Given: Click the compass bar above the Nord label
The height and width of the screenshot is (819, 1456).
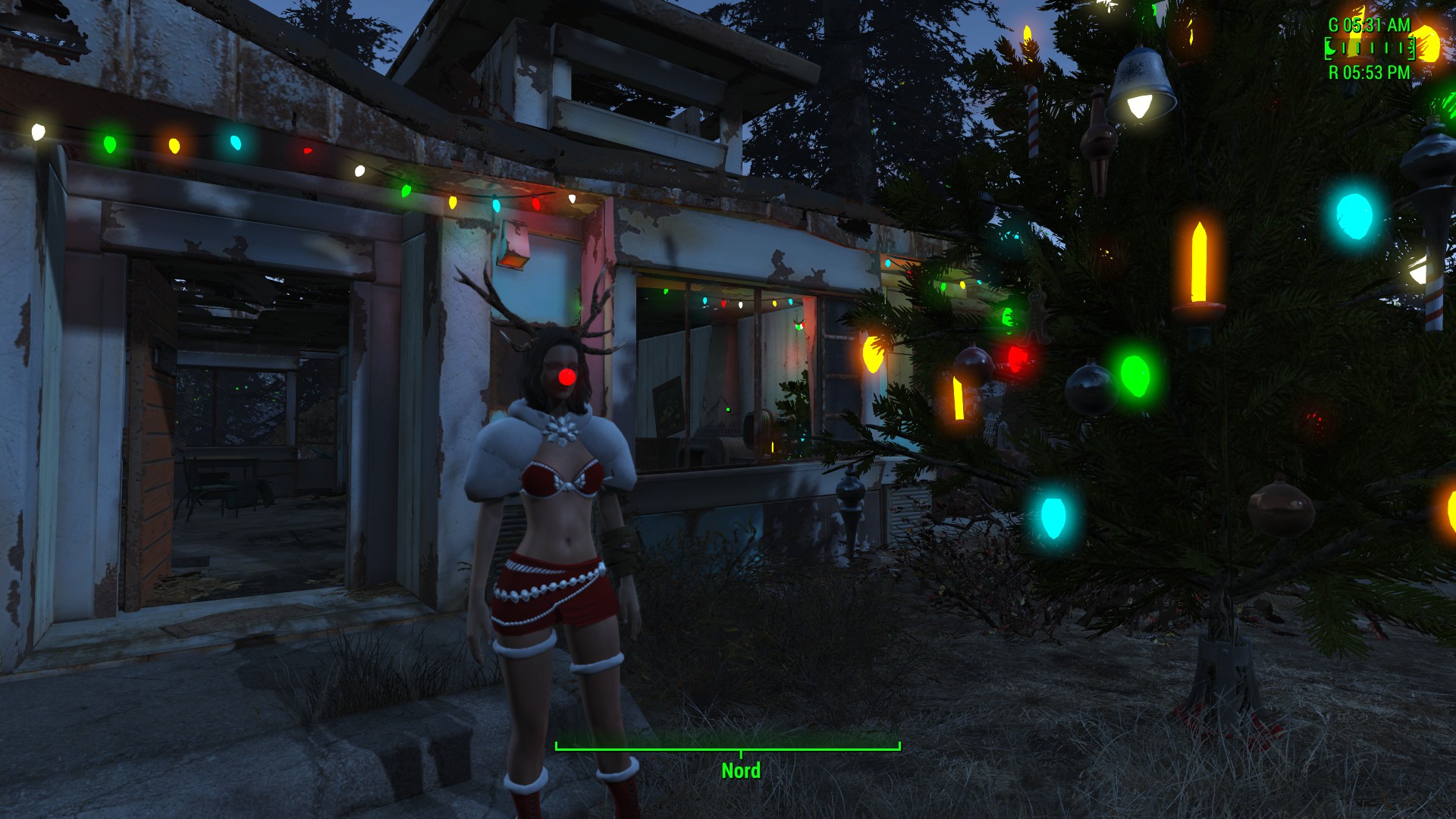Looking at the screenshot, I should coord(727,748).
